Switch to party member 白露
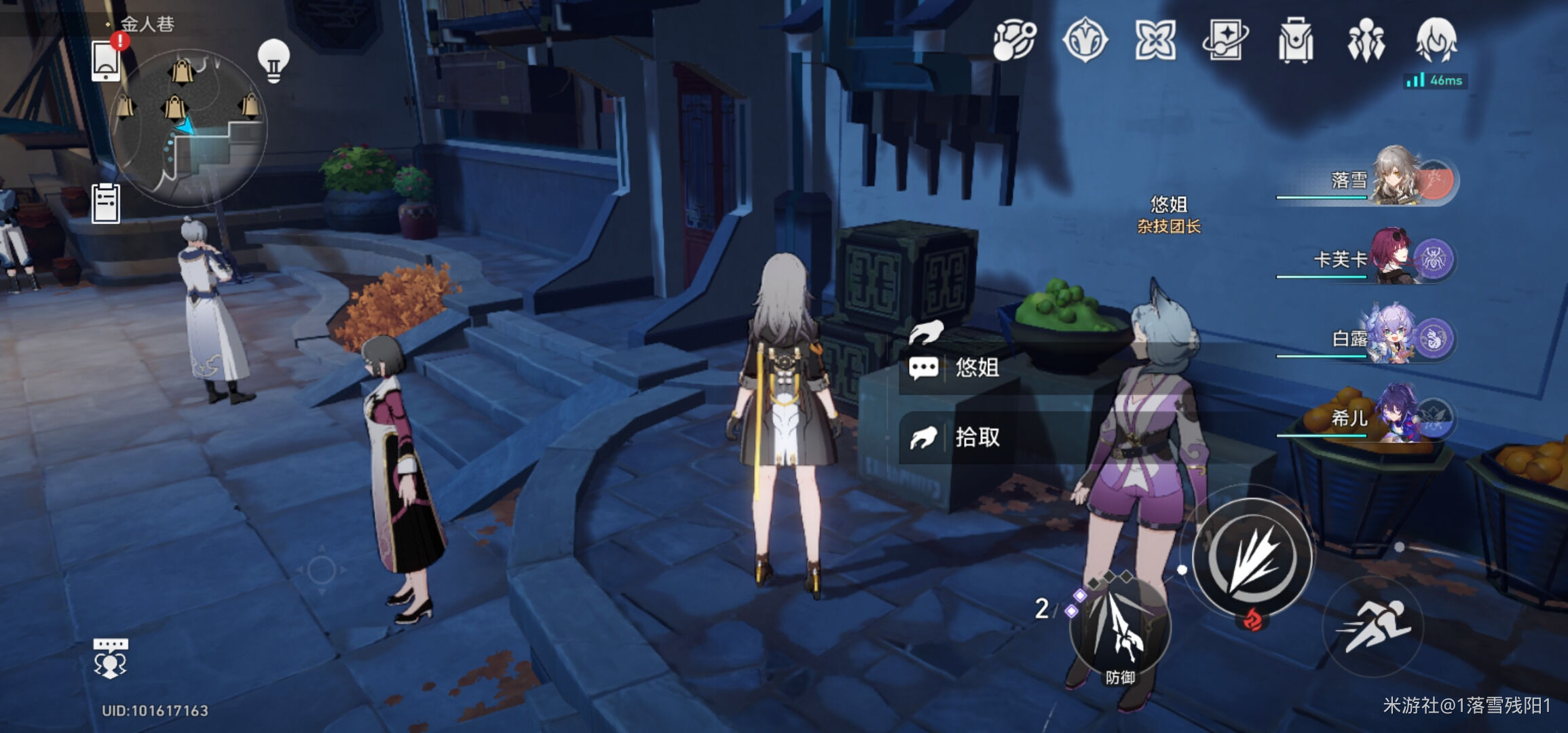 [x=1392, y=337]
